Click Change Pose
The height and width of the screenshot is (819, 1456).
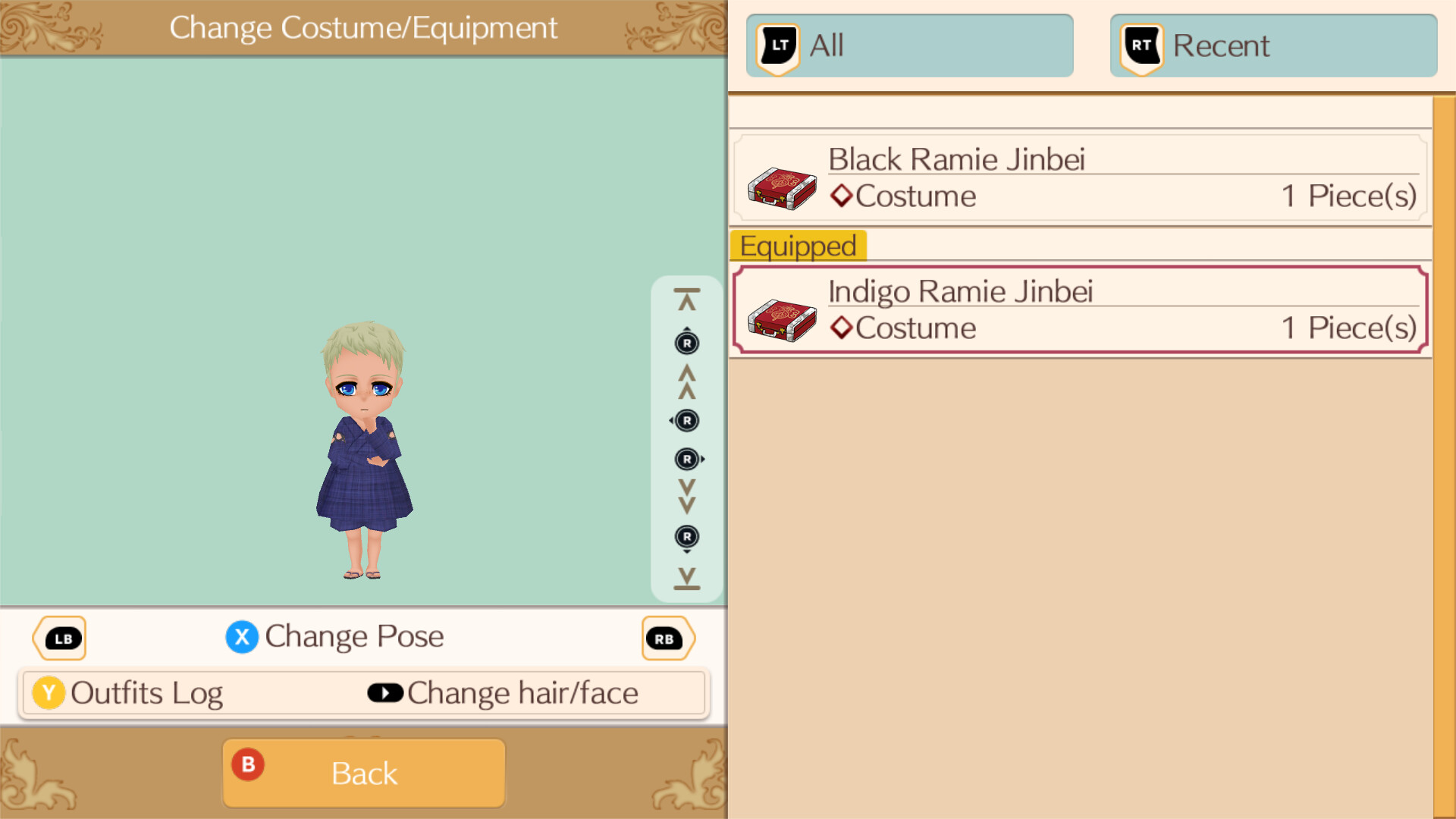pos(335,637)
